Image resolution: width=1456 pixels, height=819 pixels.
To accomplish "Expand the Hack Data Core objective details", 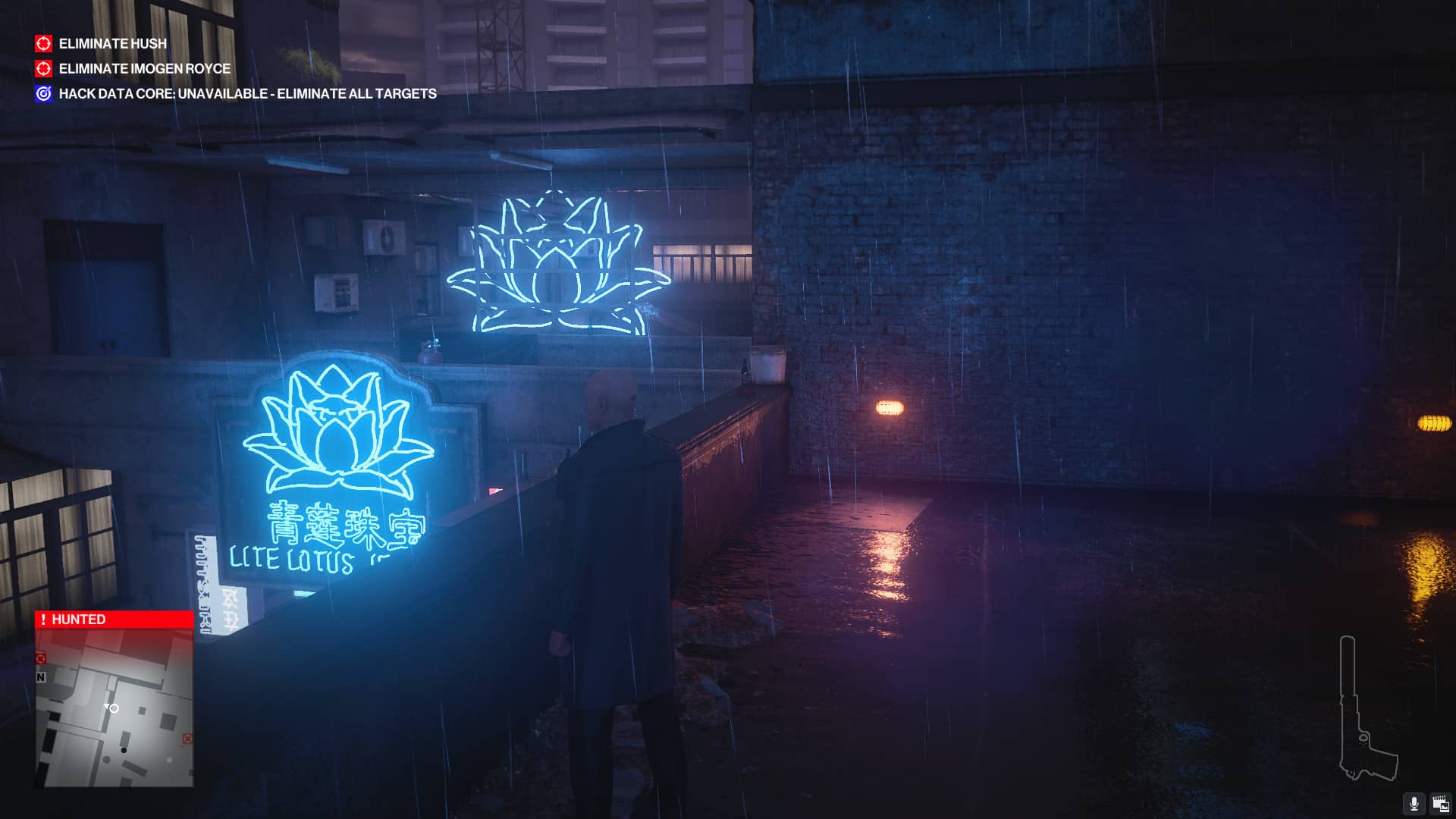I will pos(247,93).
